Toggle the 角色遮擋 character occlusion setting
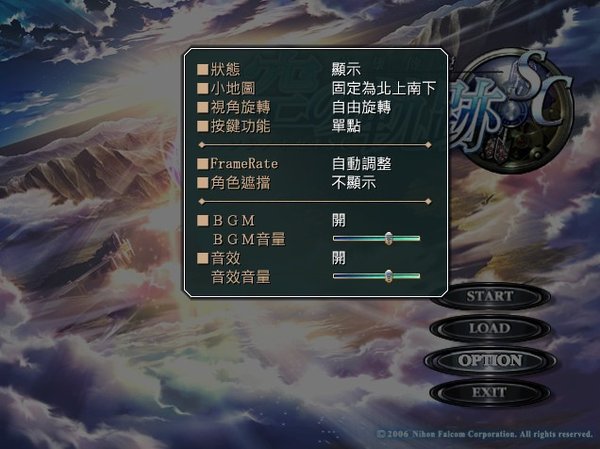Screen dimensions: 600x449 point(240,182)
